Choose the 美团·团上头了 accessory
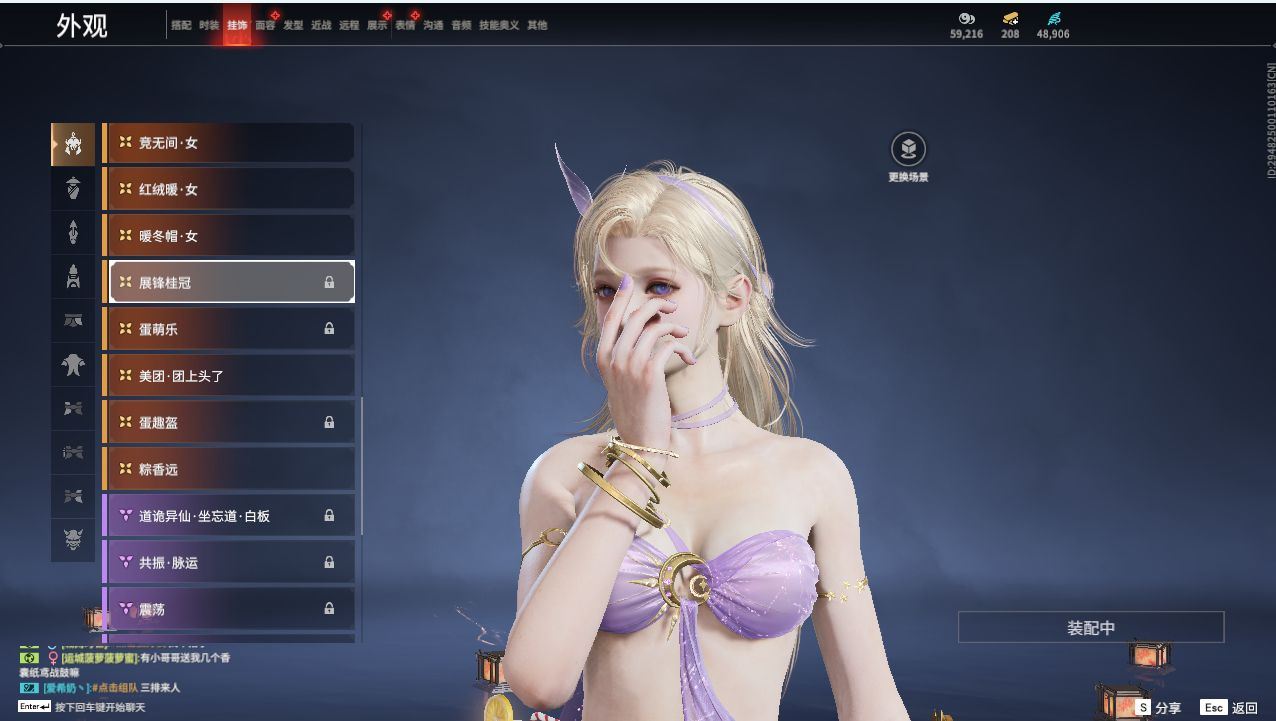Image resolution: width=1276 pixels, height=721 pixels. click(229, 376)
